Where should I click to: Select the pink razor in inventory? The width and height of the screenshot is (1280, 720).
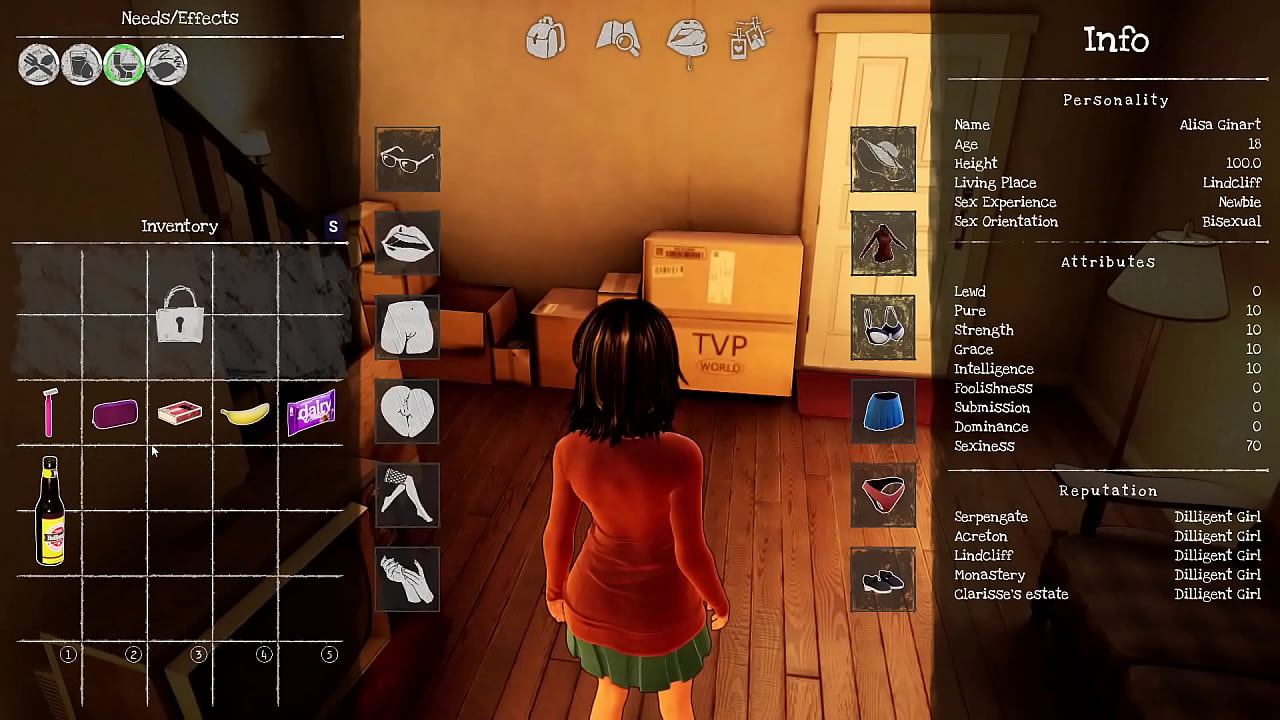[49, 412]
